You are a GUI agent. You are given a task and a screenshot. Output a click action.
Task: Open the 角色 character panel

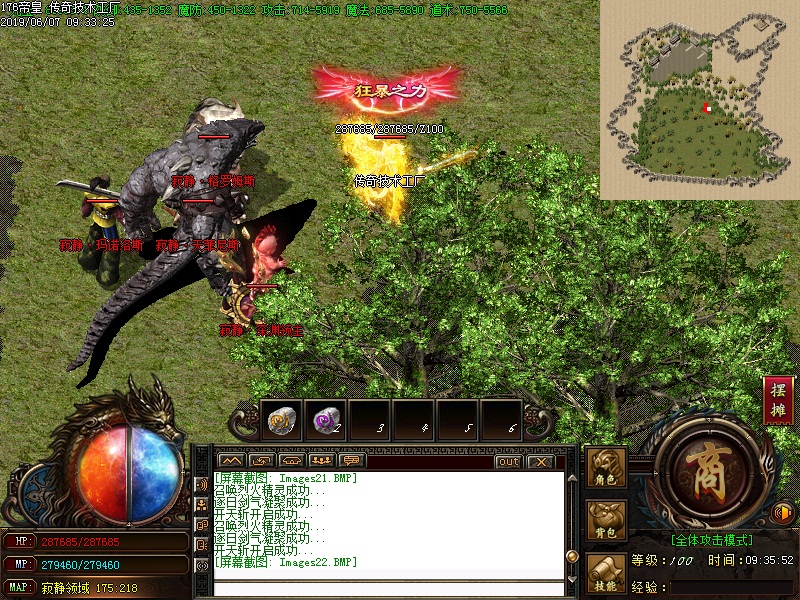pyautogui.click(x=605, y=468)
